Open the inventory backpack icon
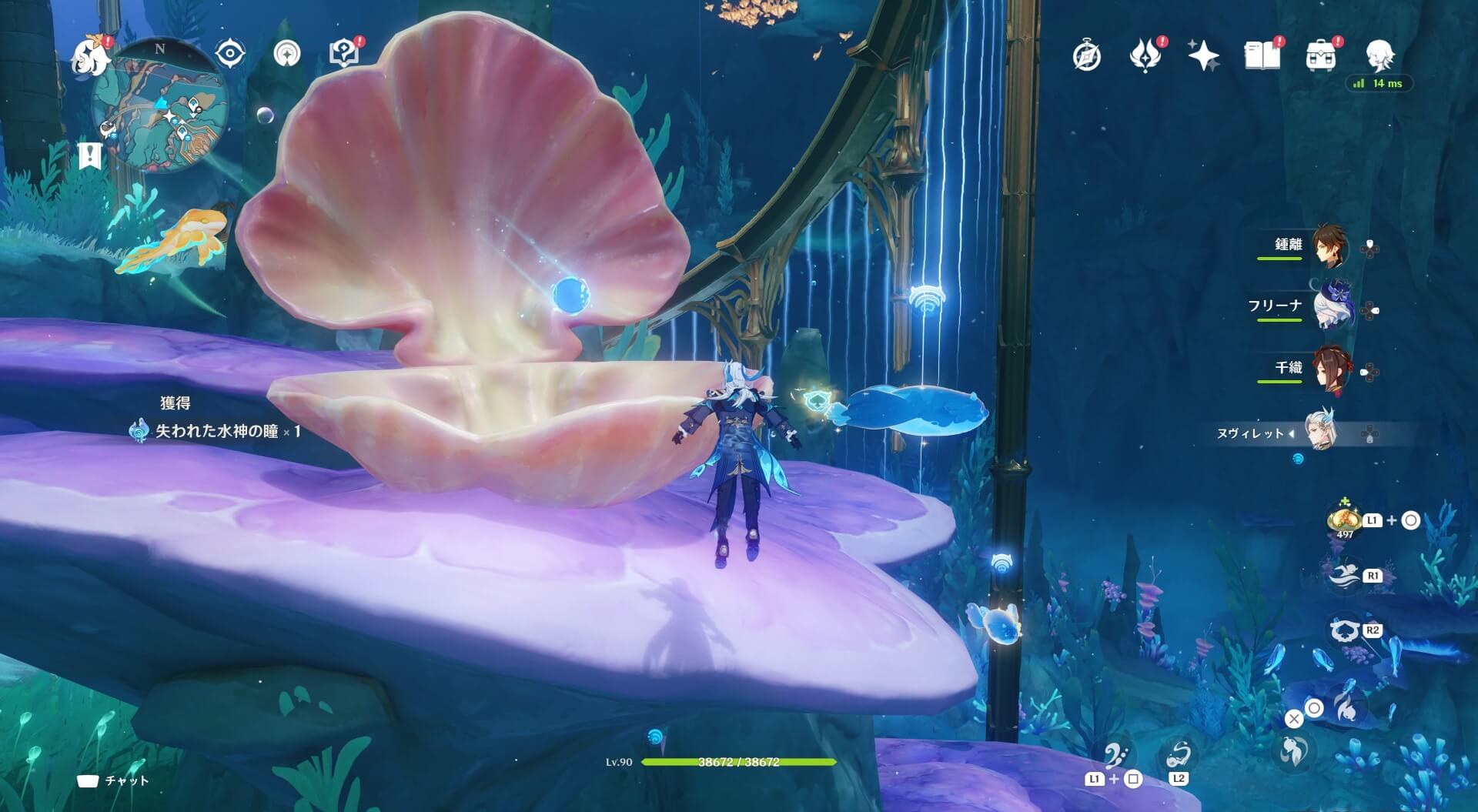The image size is (1478, 812). (1320, 55)
